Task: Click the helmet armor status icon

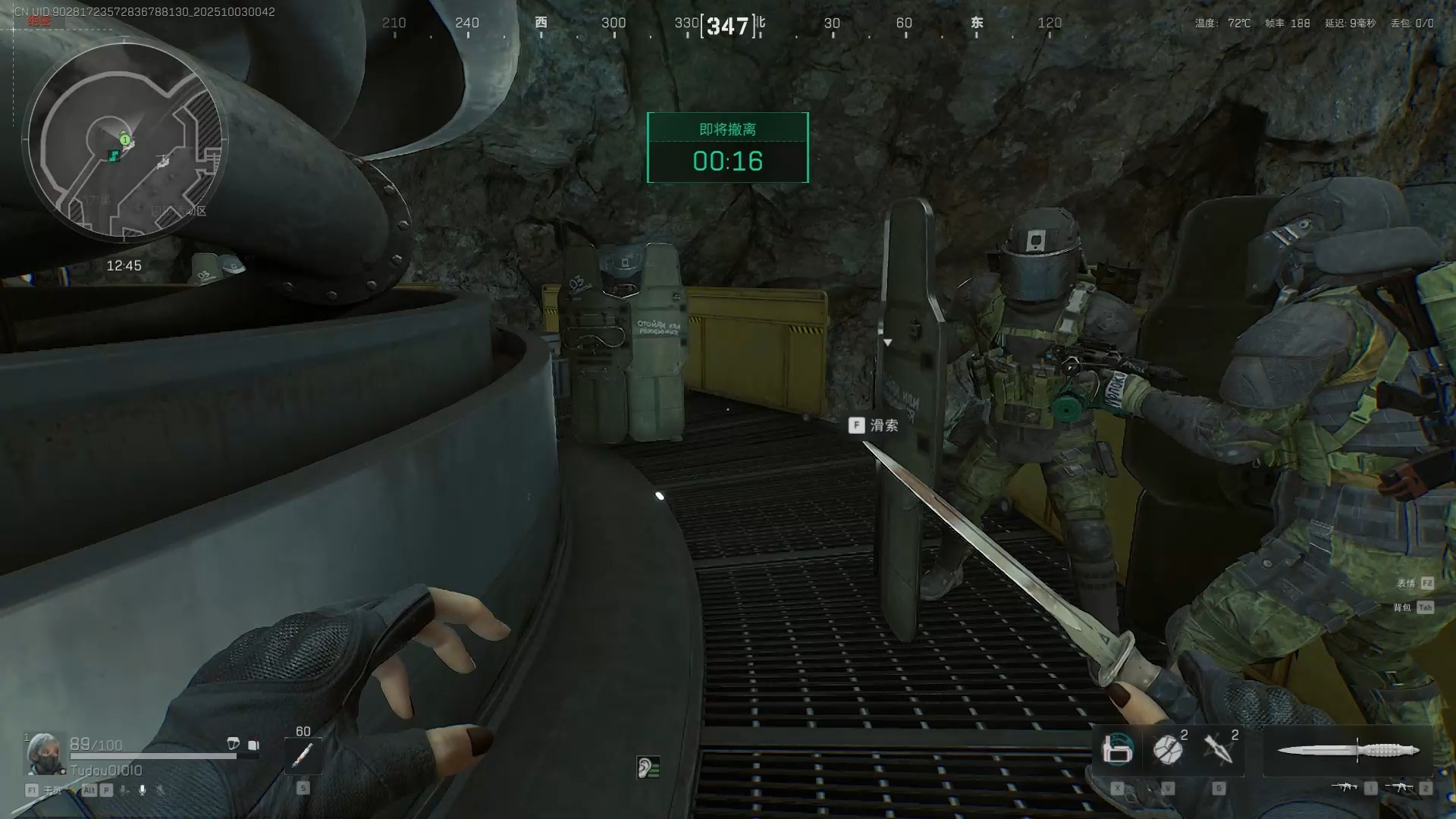Action: tap(234, 744)
